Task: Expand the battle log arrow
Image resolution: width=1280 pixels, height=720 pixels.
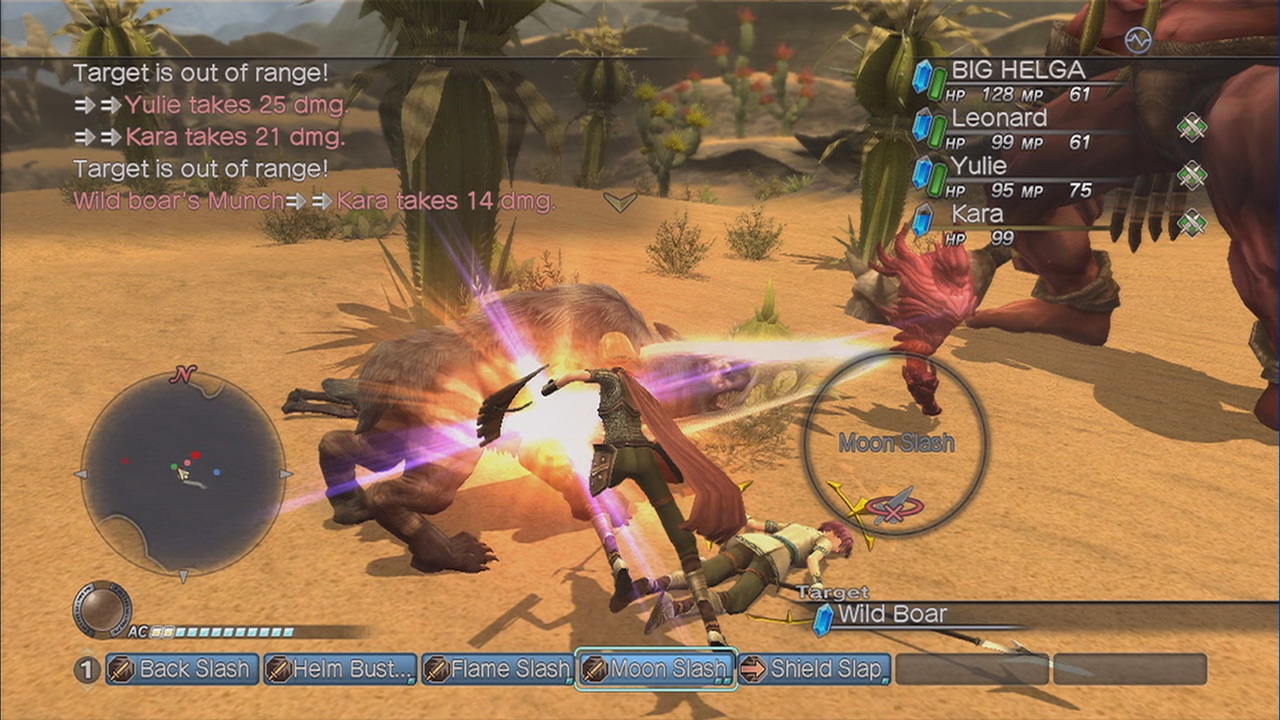Action: tap(620, 202)
